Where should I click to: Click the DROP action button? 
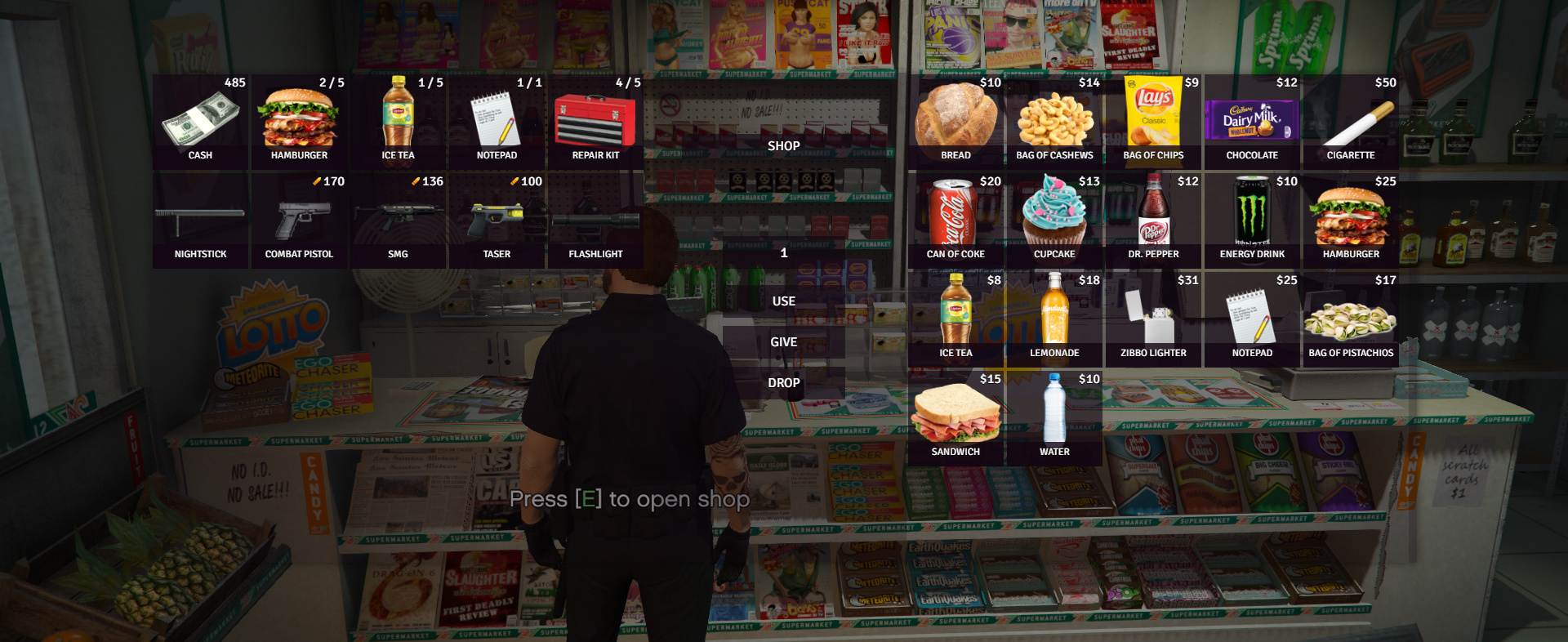783,382
